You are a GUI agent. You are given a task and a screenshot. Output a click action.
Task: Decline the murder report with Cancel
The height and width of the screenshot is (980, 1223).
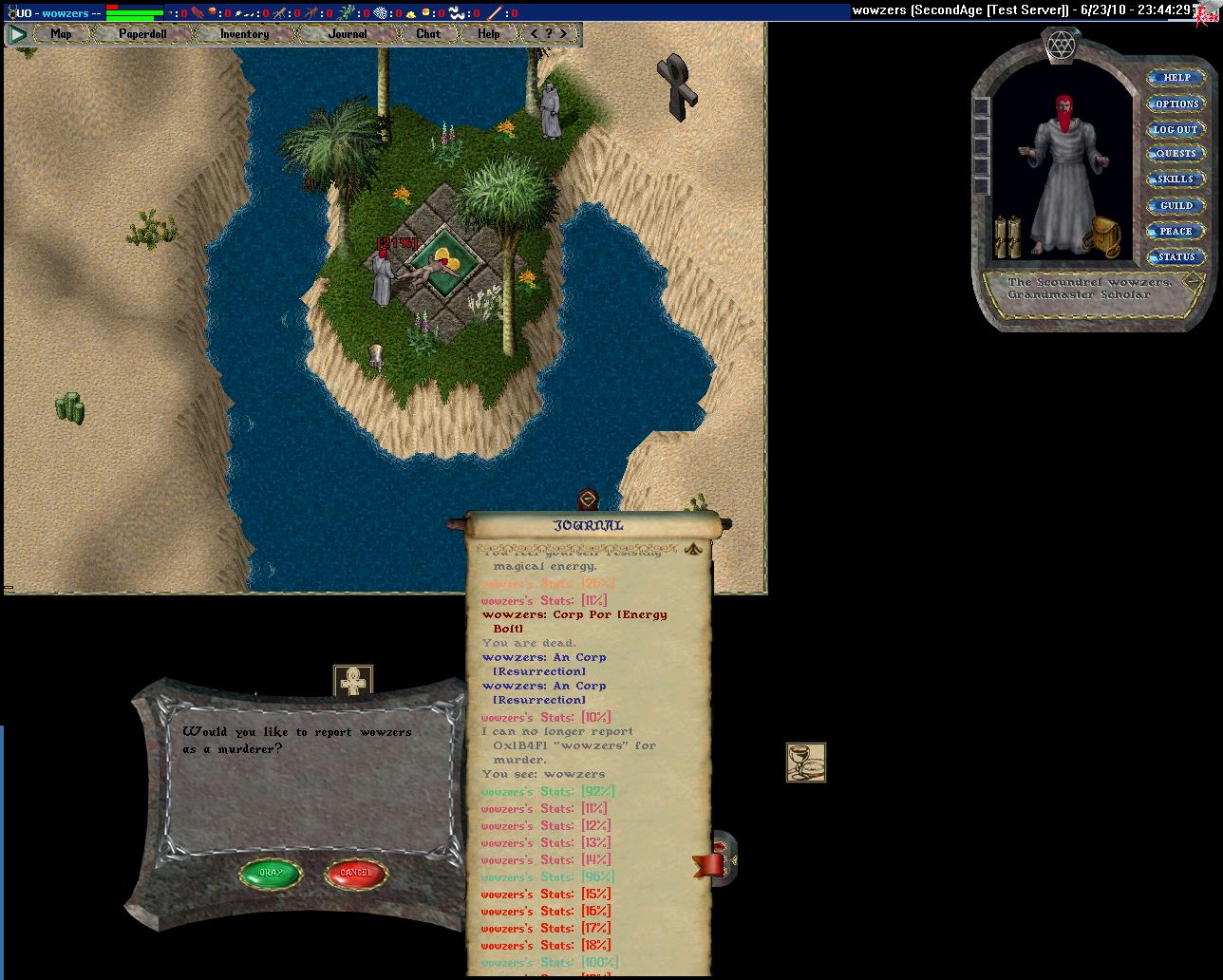tap(356, 874)
